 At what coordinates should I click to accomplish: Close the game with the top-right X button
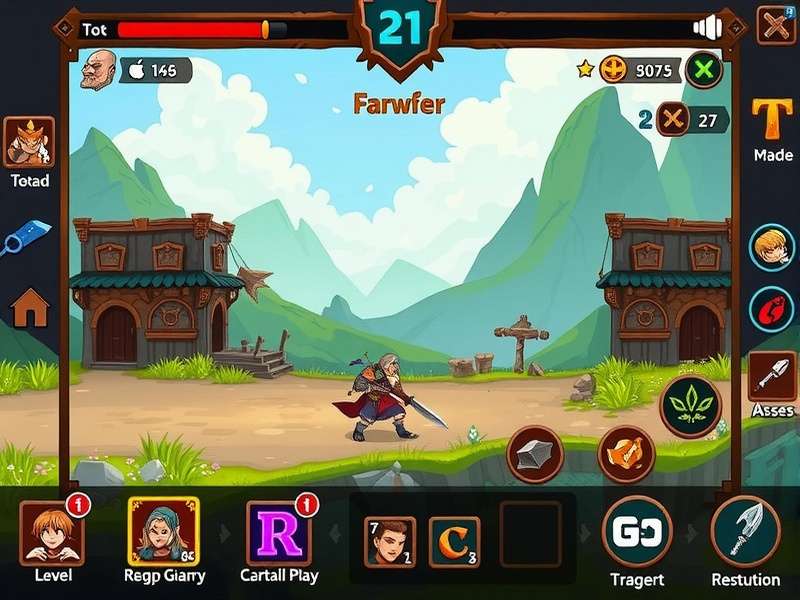tap(776, 24)
